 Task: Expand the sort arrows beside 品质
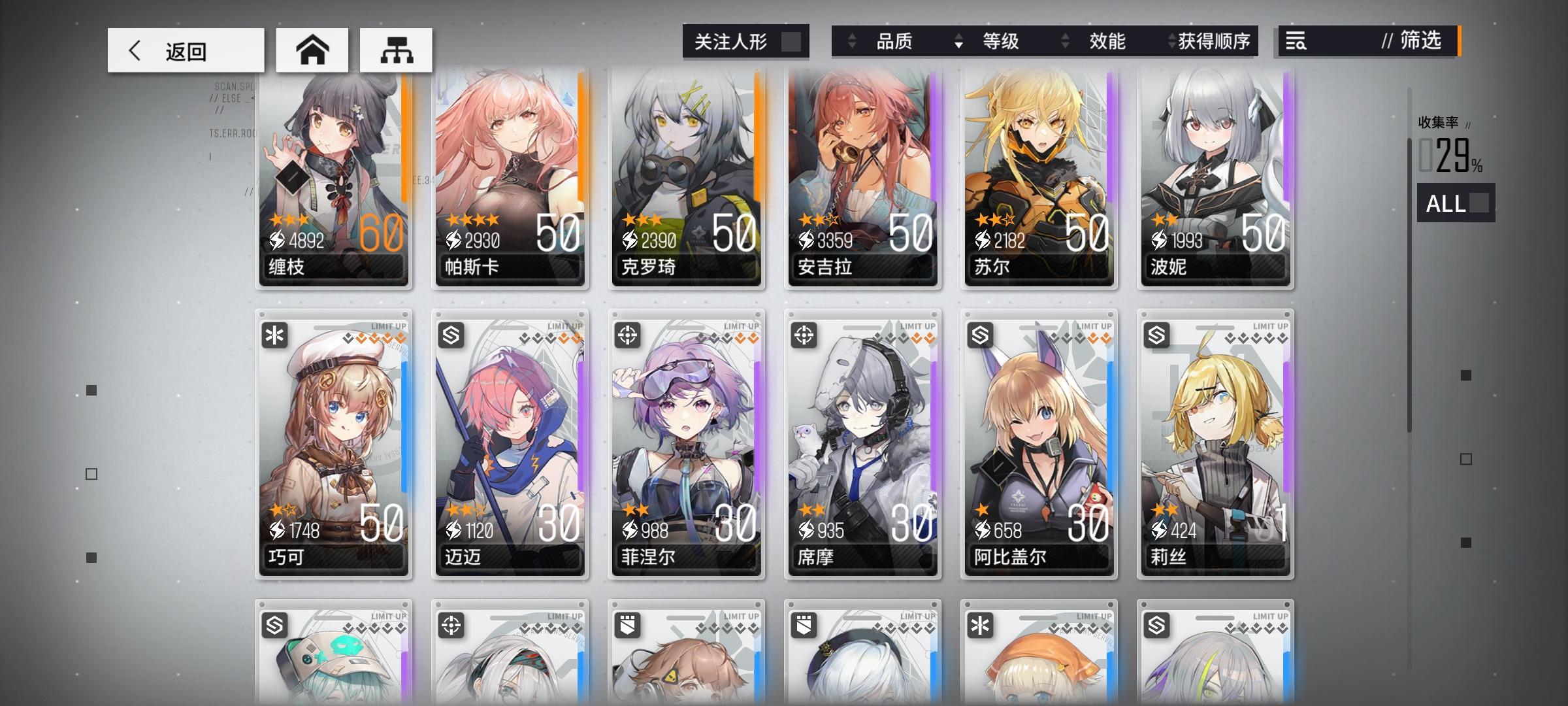click(851, 41)
